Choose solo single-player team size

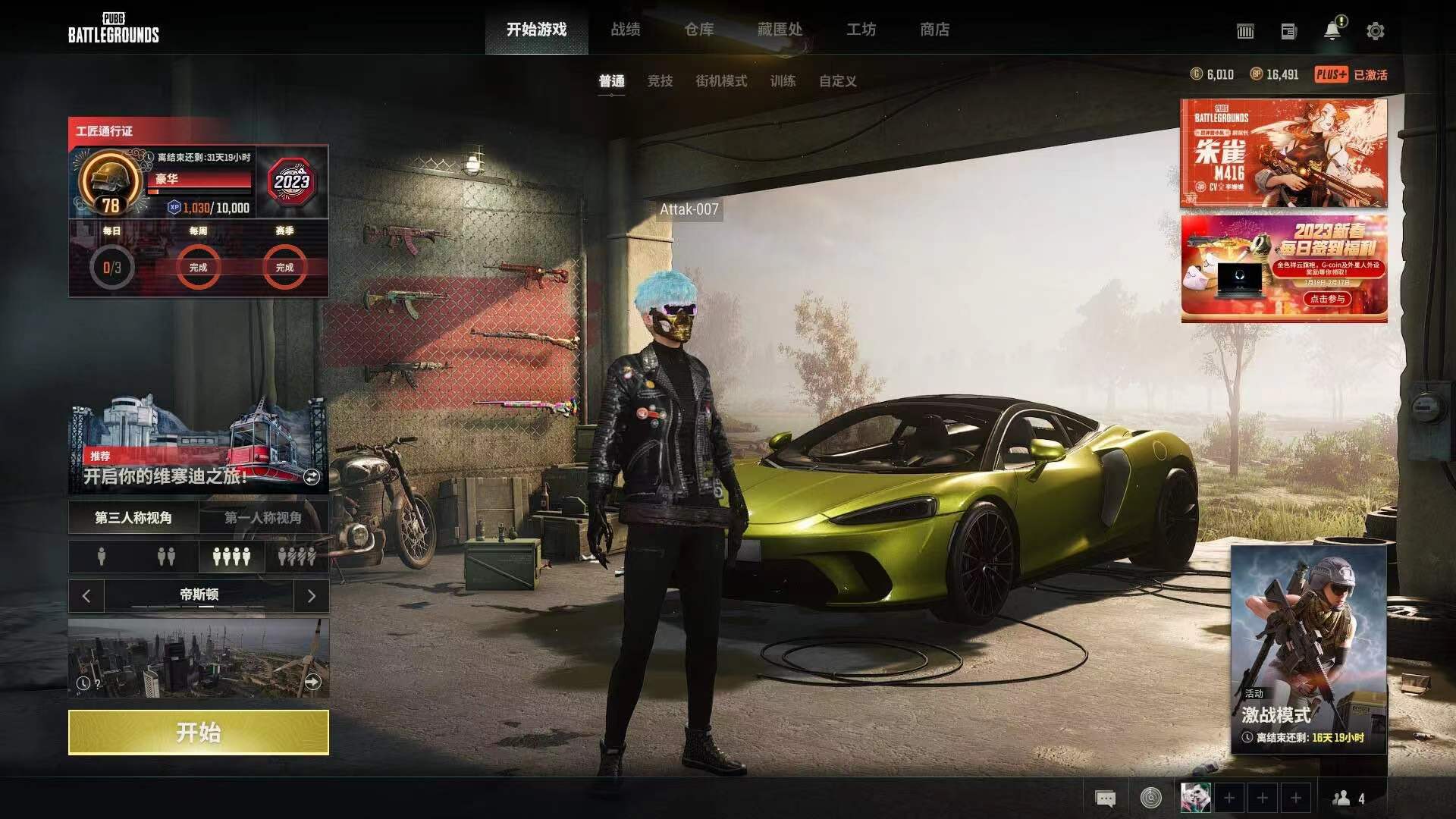(x=102, y=557)
